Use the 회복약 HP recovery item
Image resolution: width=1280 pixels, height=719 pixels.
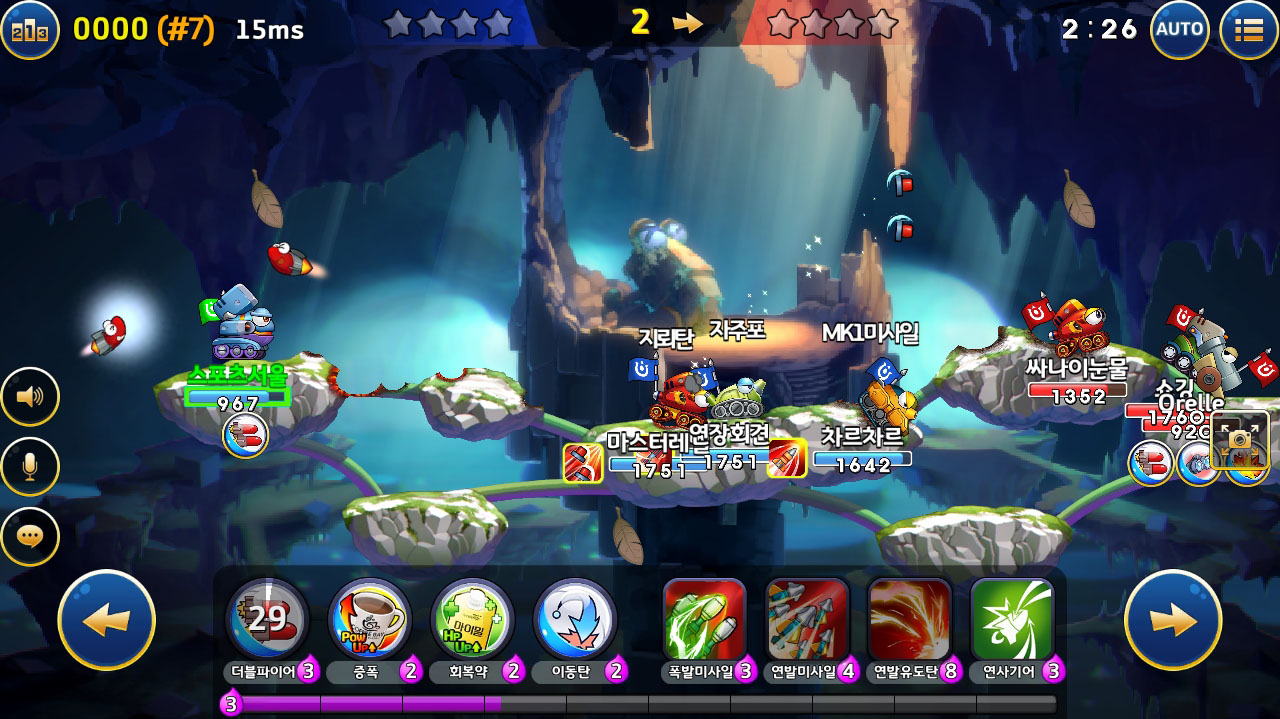472,619
